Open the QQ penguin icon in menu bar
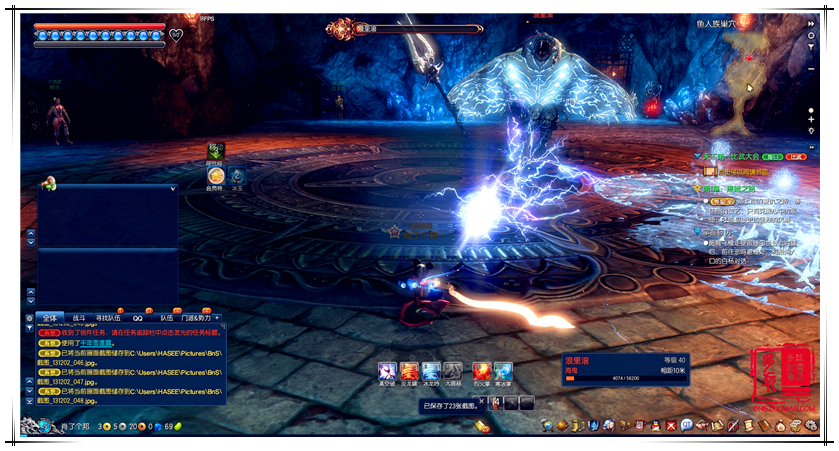Viewport: 839px width, 451px height. (x=654, y=426)
